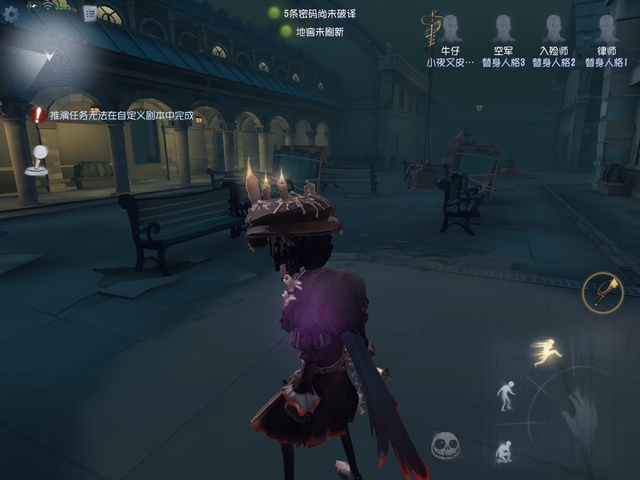Open the notes list icon
This screenshot has height=480, width=640.
[90, 13]
